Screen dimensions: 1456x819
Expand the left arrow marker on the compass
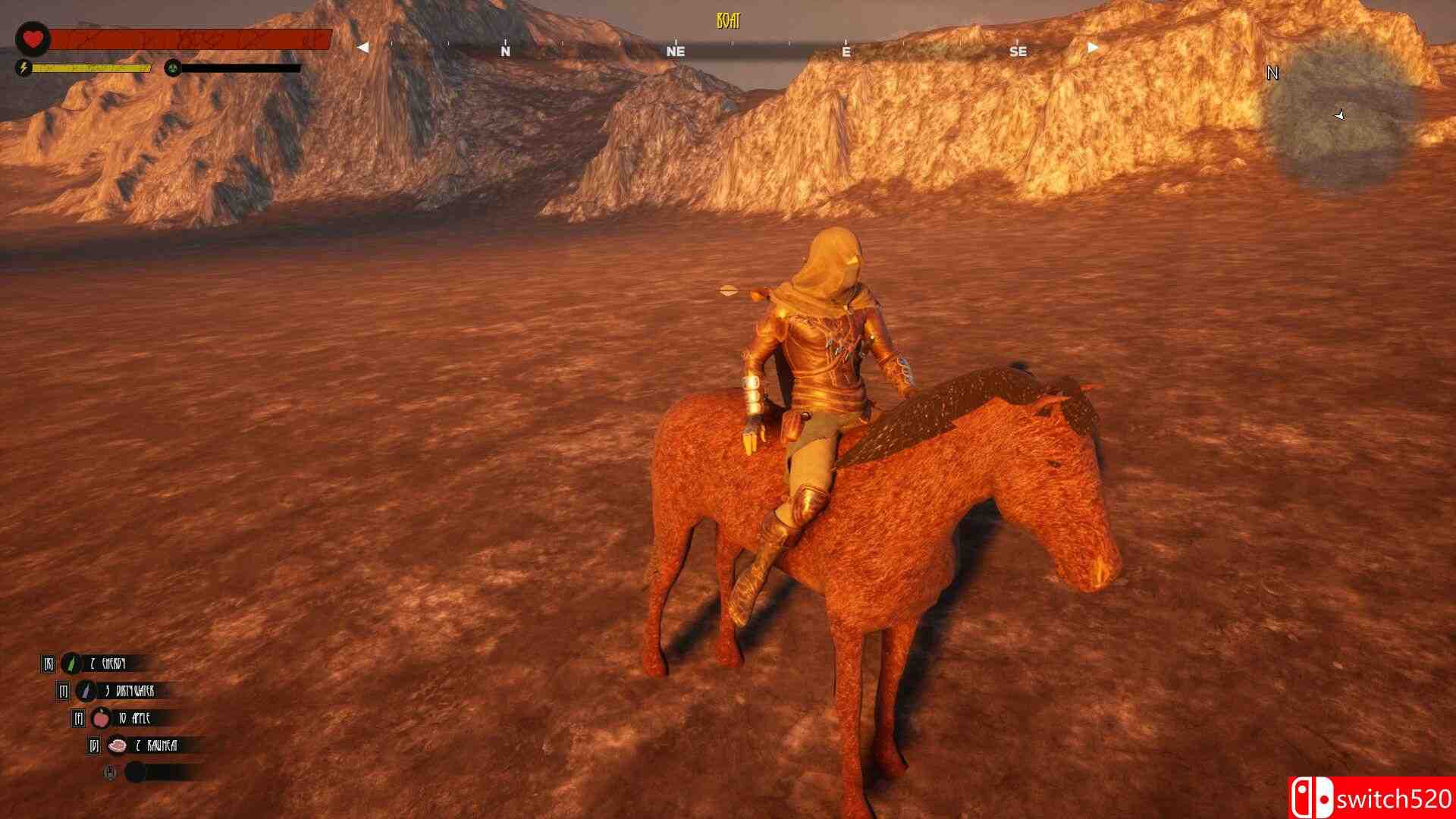click(362, 45)
